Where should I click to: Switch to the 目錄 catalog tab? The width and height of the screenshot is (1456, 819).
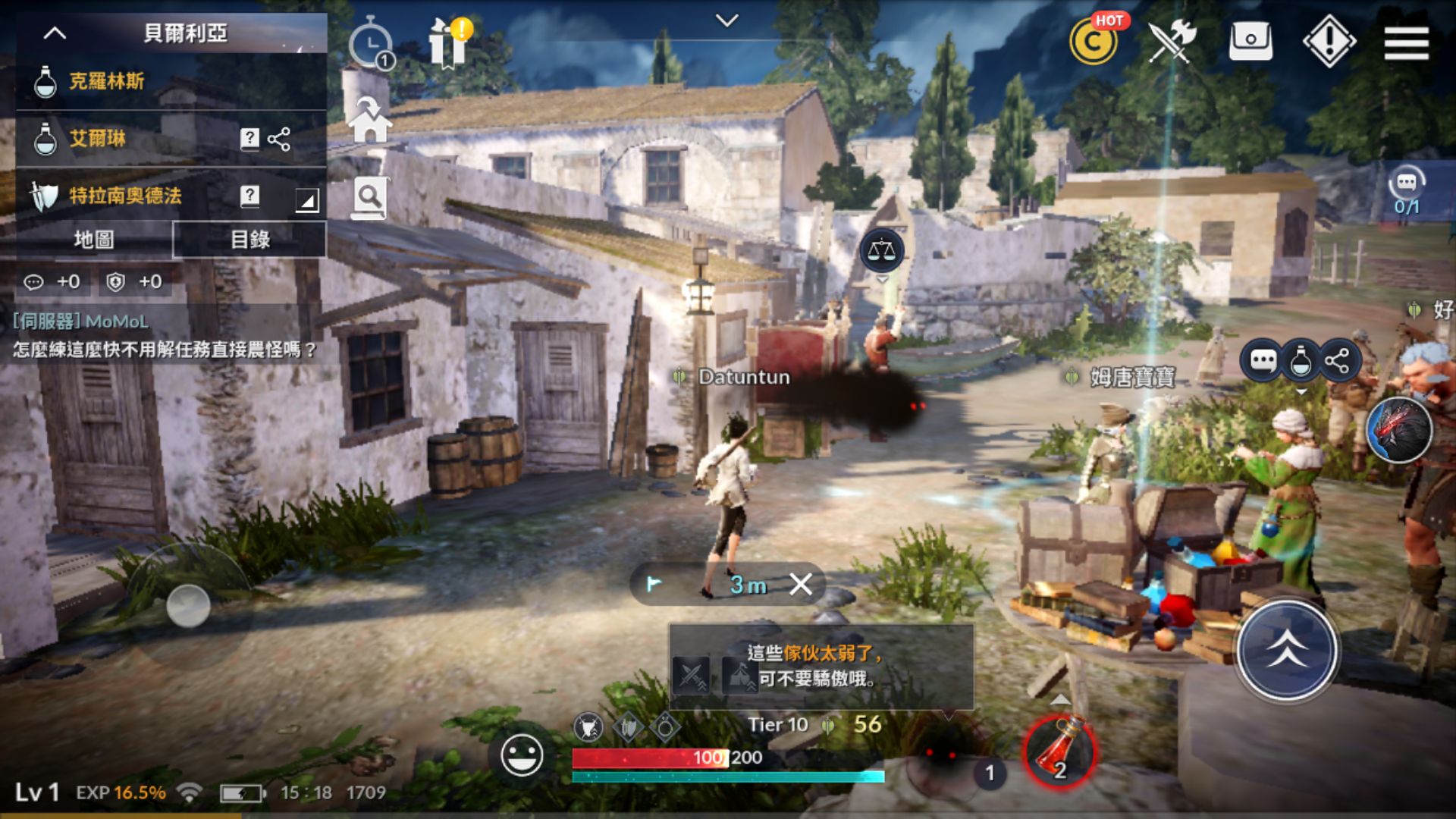(249, 240)
